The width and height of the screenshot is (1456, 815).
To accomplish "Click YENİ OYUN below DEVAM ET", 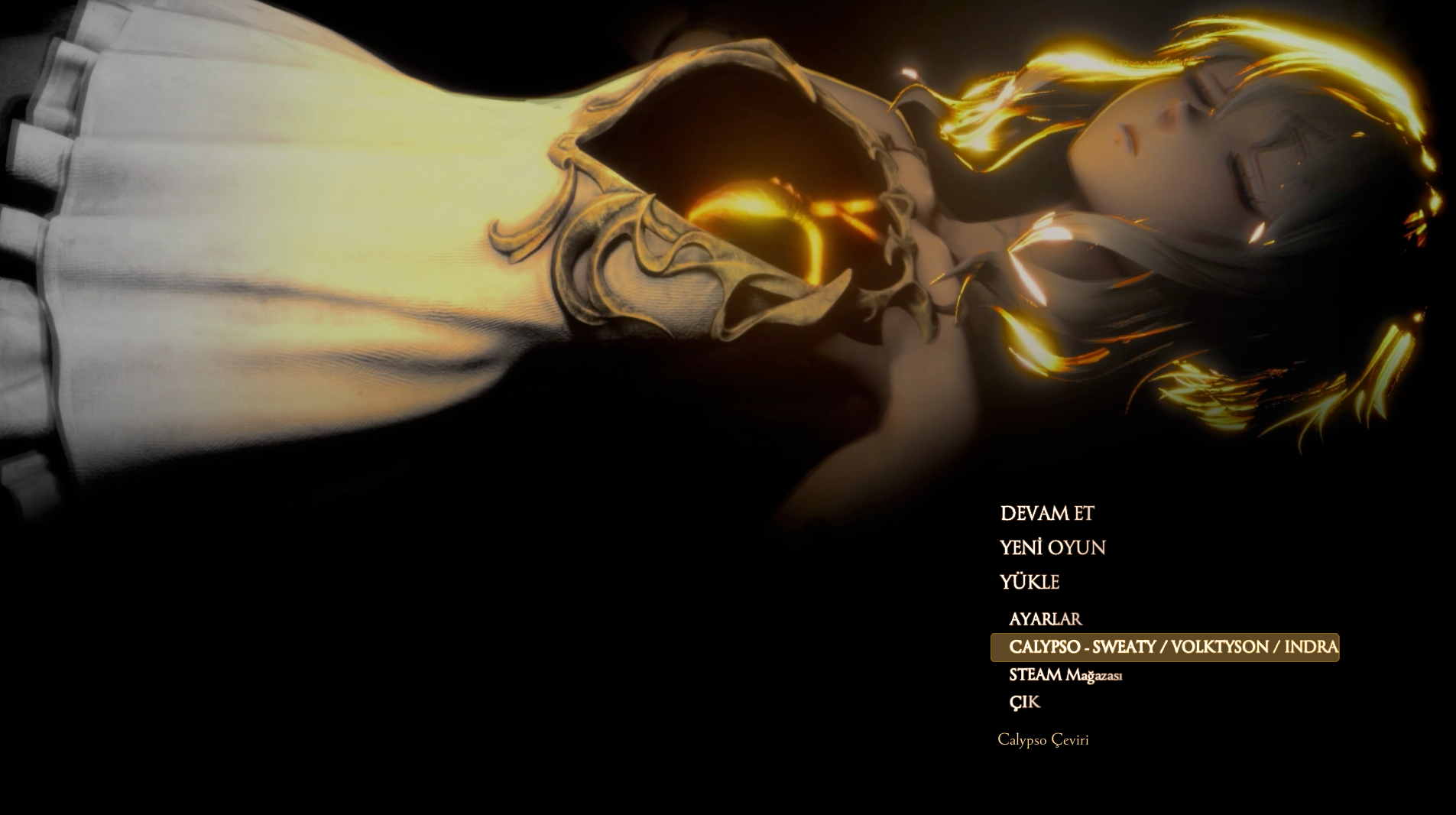I will (1052, 549).
